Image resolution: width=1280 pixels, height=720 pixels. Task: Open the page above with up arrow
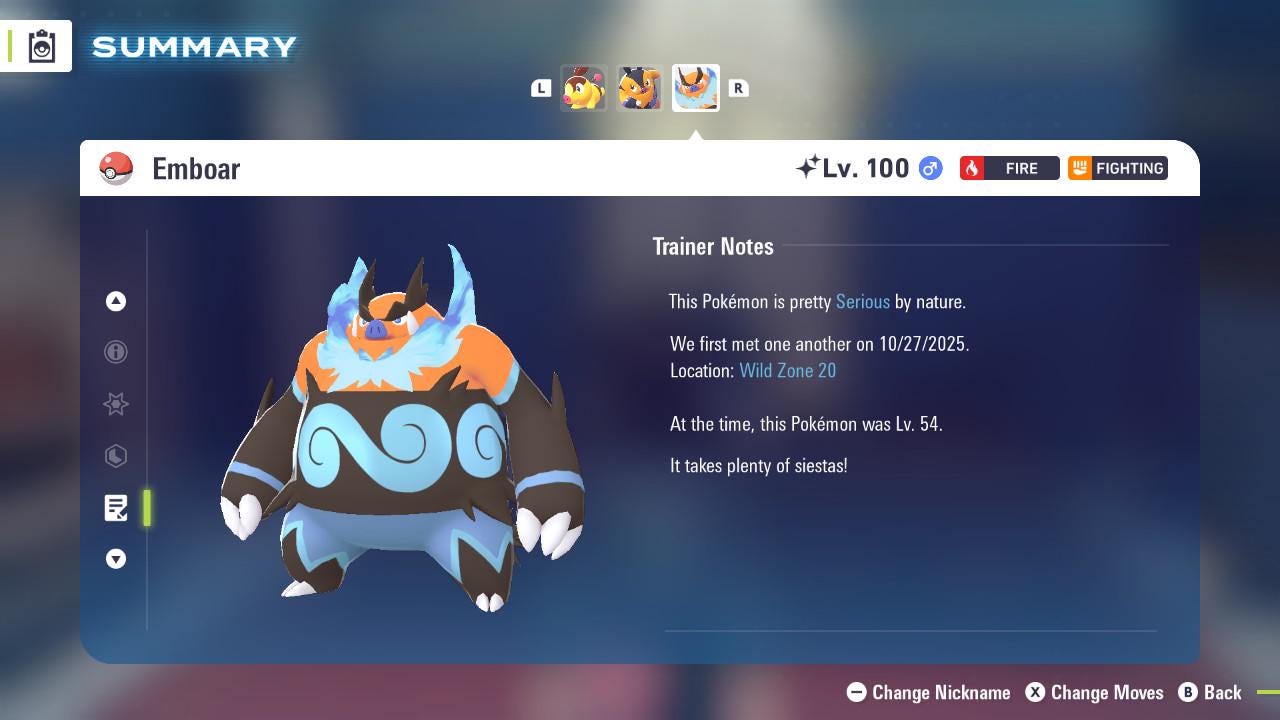[x=116, y=301]
